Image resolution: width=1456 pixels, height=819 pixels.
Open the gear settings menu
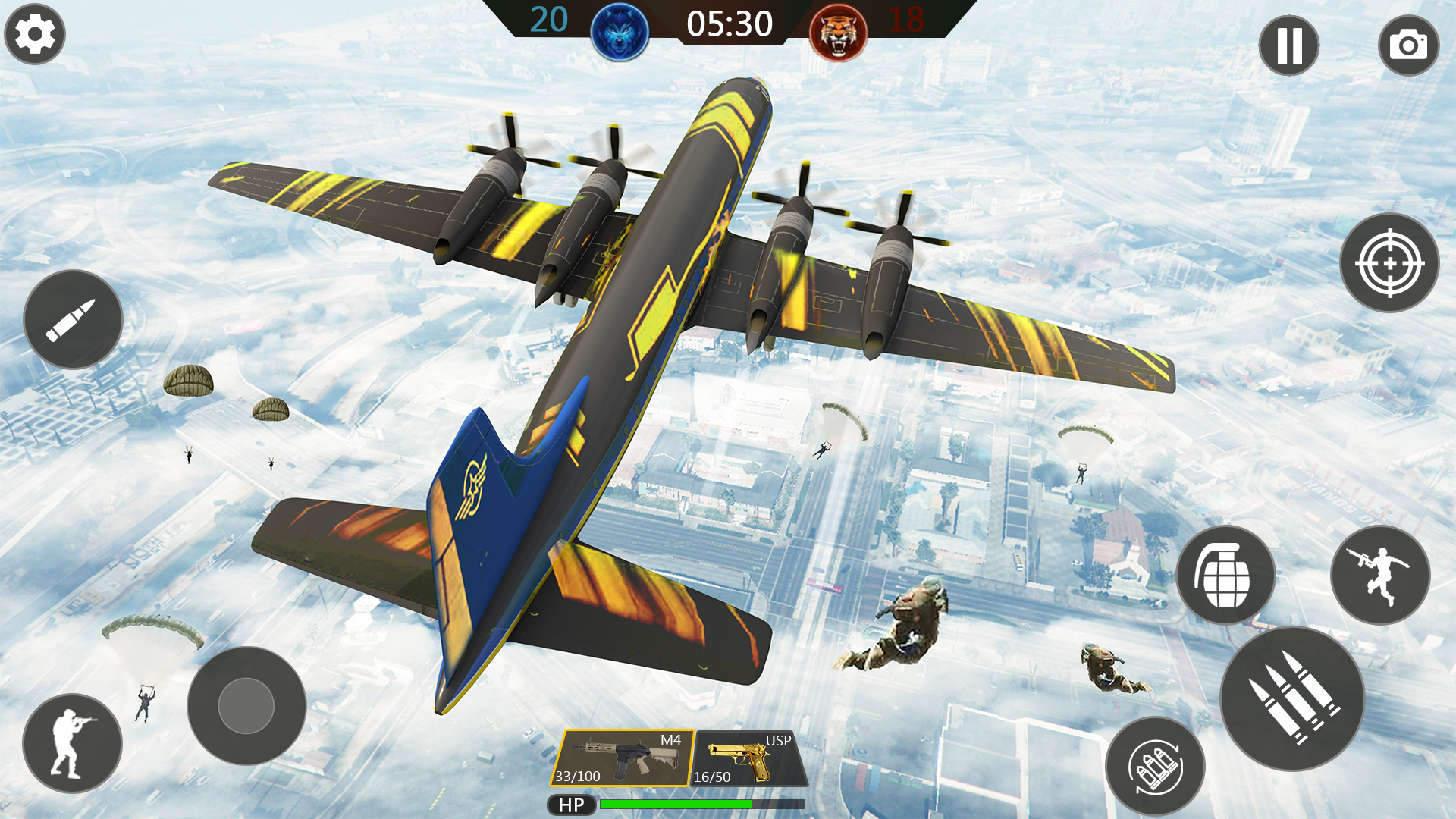[35, 34]
